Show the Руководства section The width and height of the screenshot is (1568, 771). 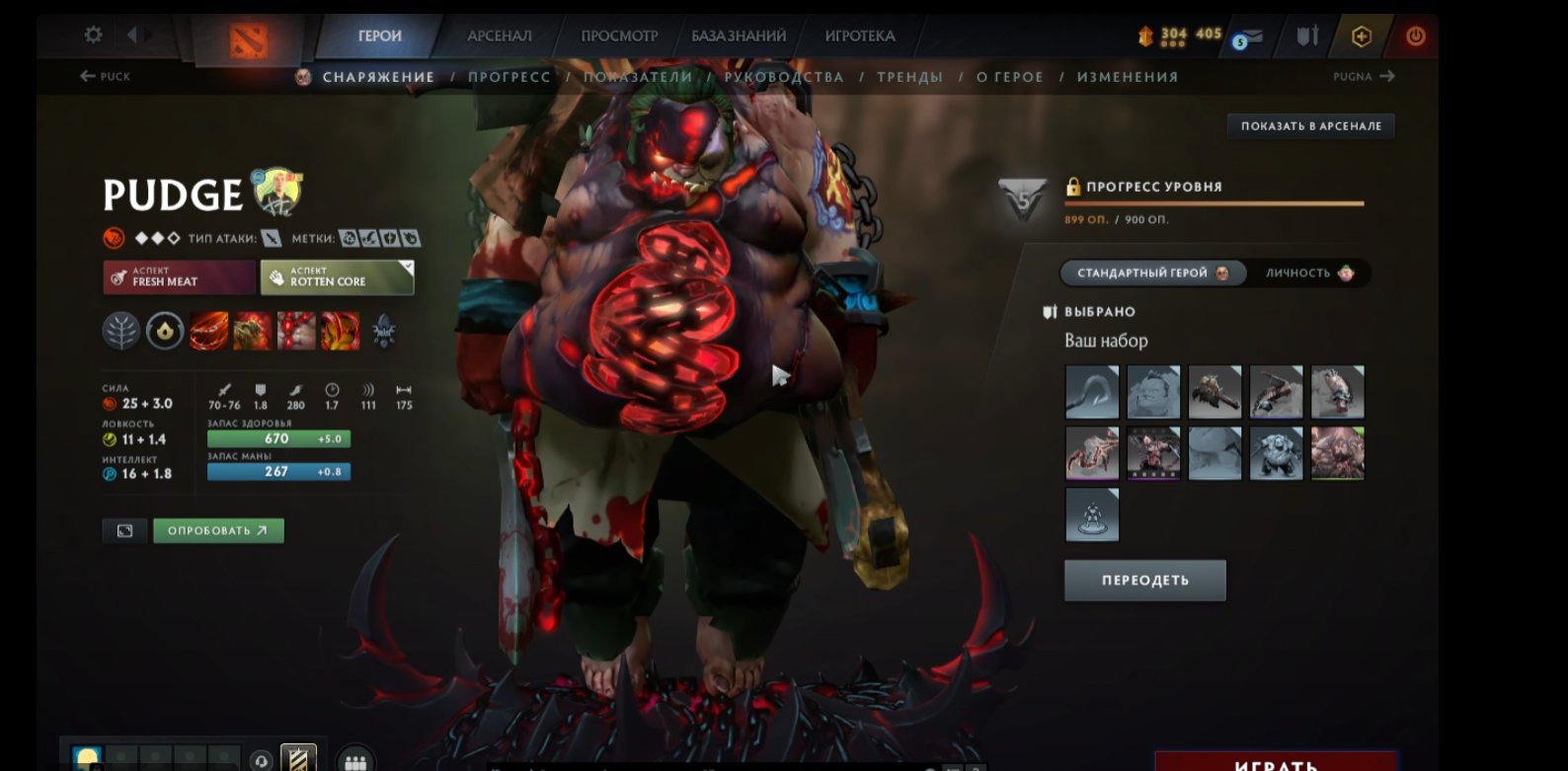(x=784, y=77)
